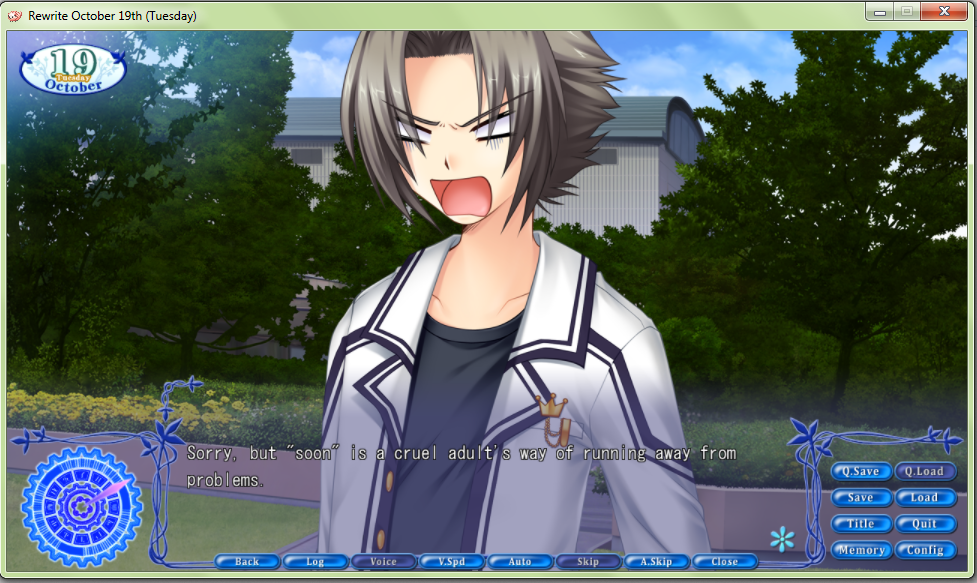Minimize the game window
977x583 pixels.
click(881, 11)
